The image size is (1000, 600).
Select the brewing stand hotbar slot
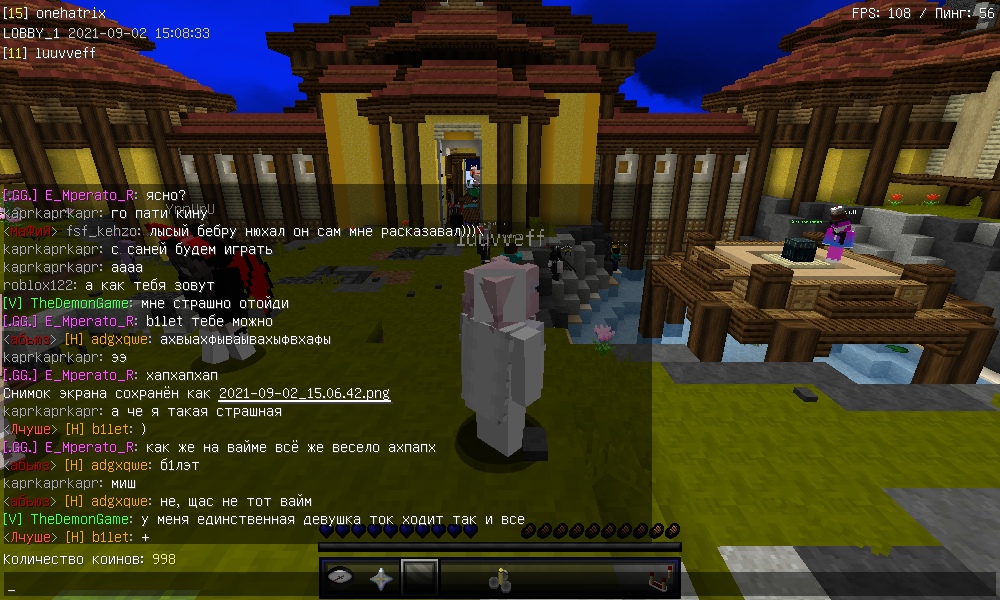pos(499,578)
